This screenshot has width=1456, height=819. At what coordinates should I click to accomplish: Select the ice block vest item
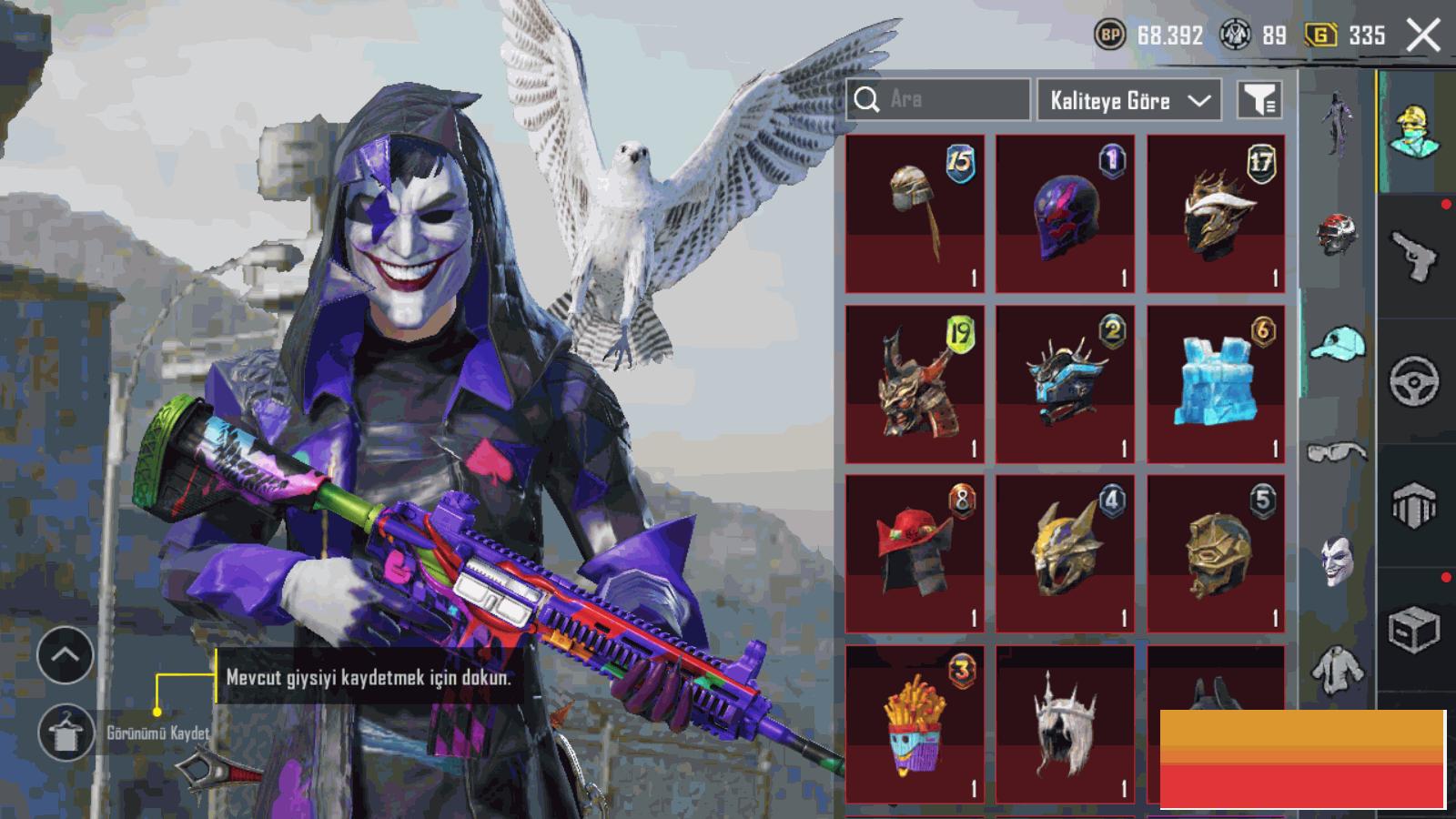coord(1216,384)
